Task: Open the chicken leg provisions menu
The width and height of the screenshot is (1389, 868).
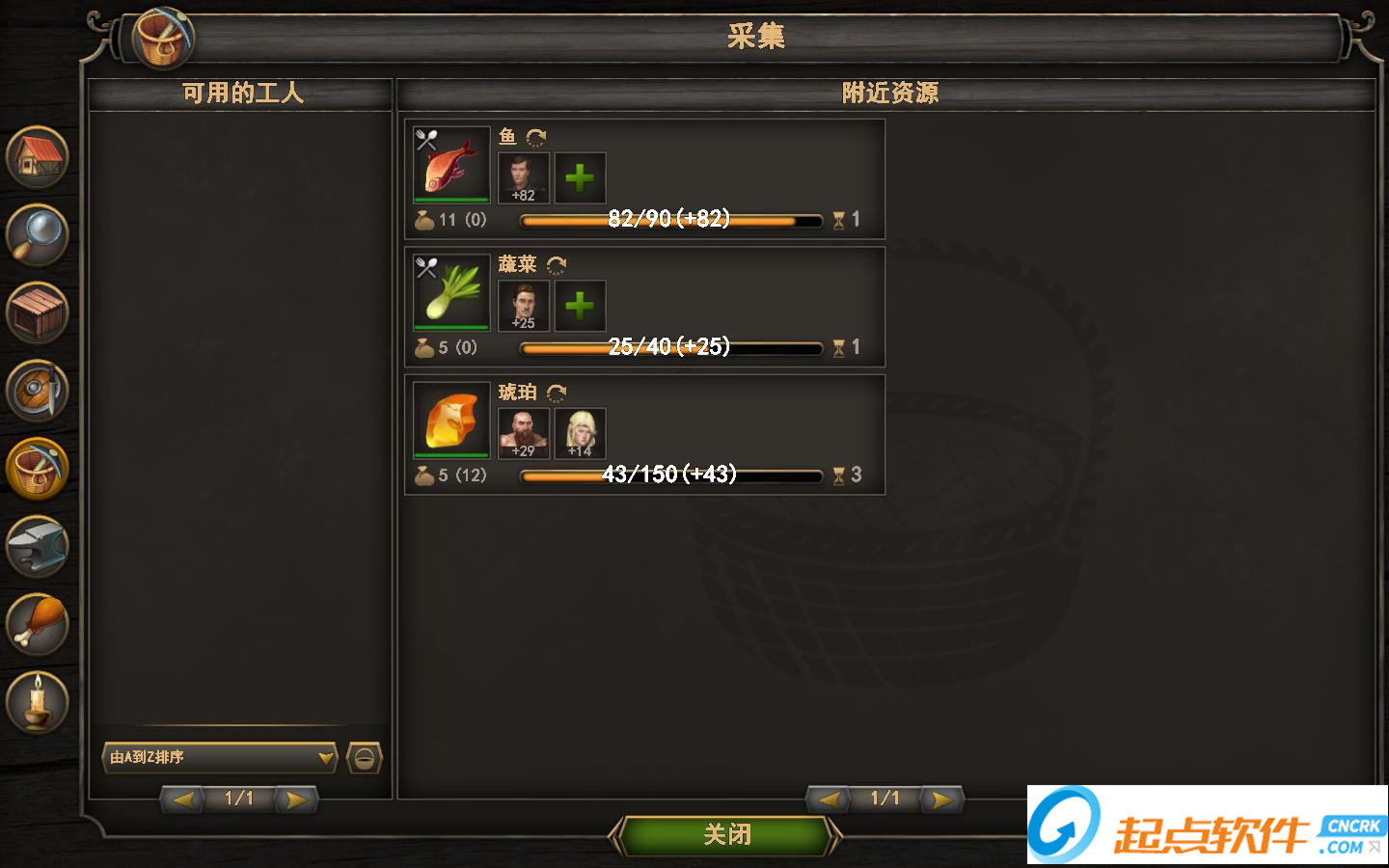Action: [x=37, y=623]
